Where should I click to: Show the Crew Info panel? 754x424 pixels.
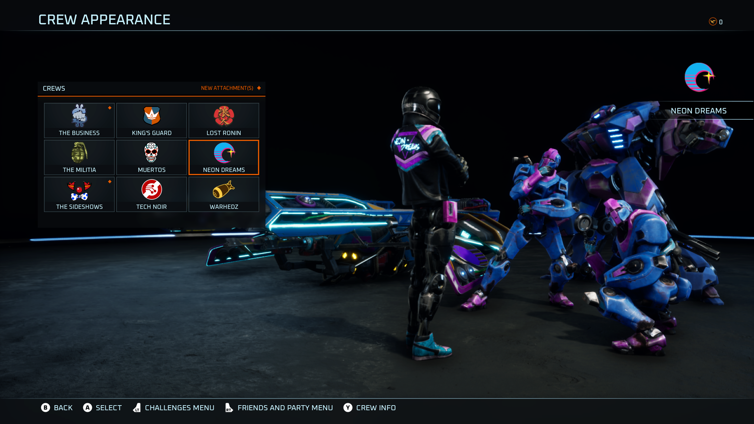coord(369,408)
